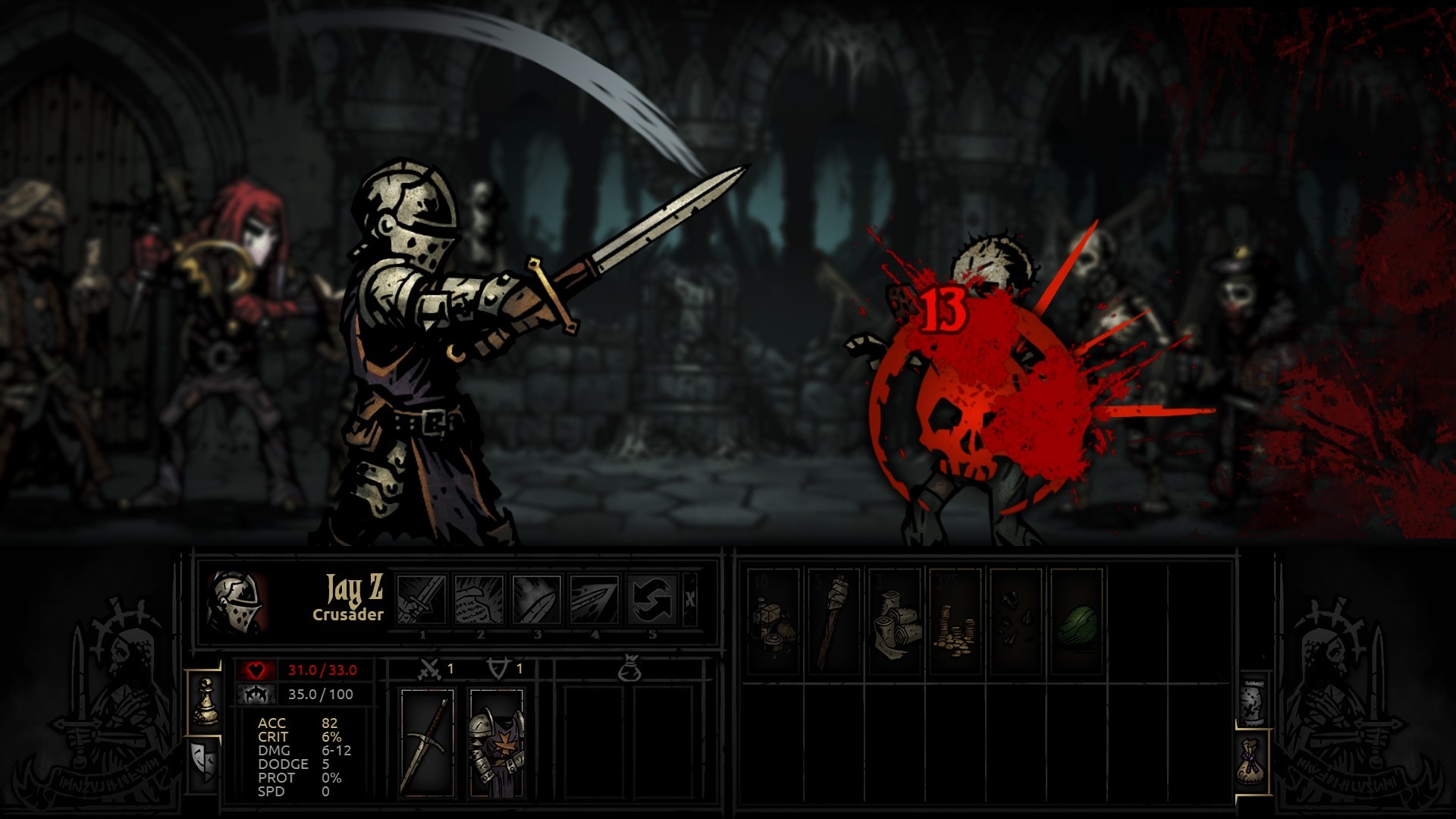Choose the third skill with the blade
The height and width of the screenshot is (819, 1456).
click(x=537, y=599)
